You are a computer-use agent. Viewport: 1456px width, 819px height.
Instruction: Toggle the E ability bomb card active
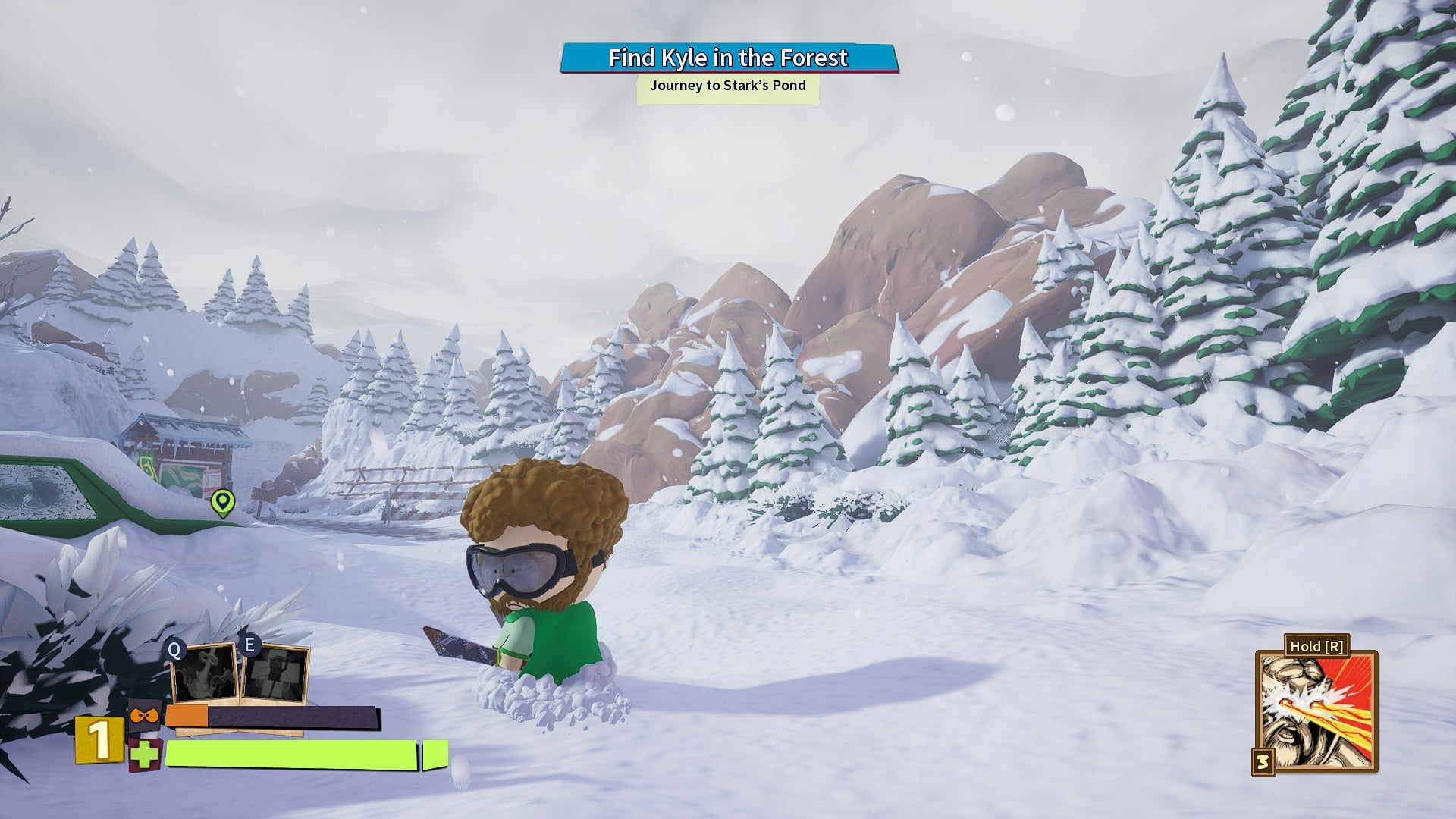click(275, 672)
